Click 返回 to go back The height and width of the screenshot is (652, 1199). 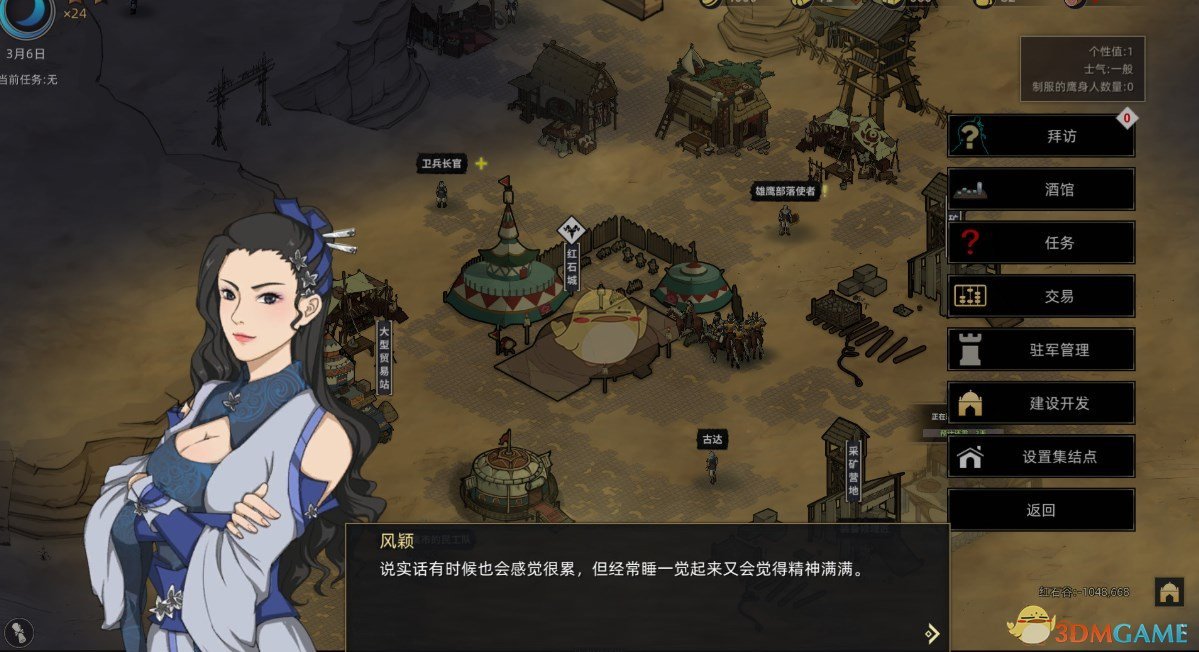pyautogui.click(x=1040, y=510)
